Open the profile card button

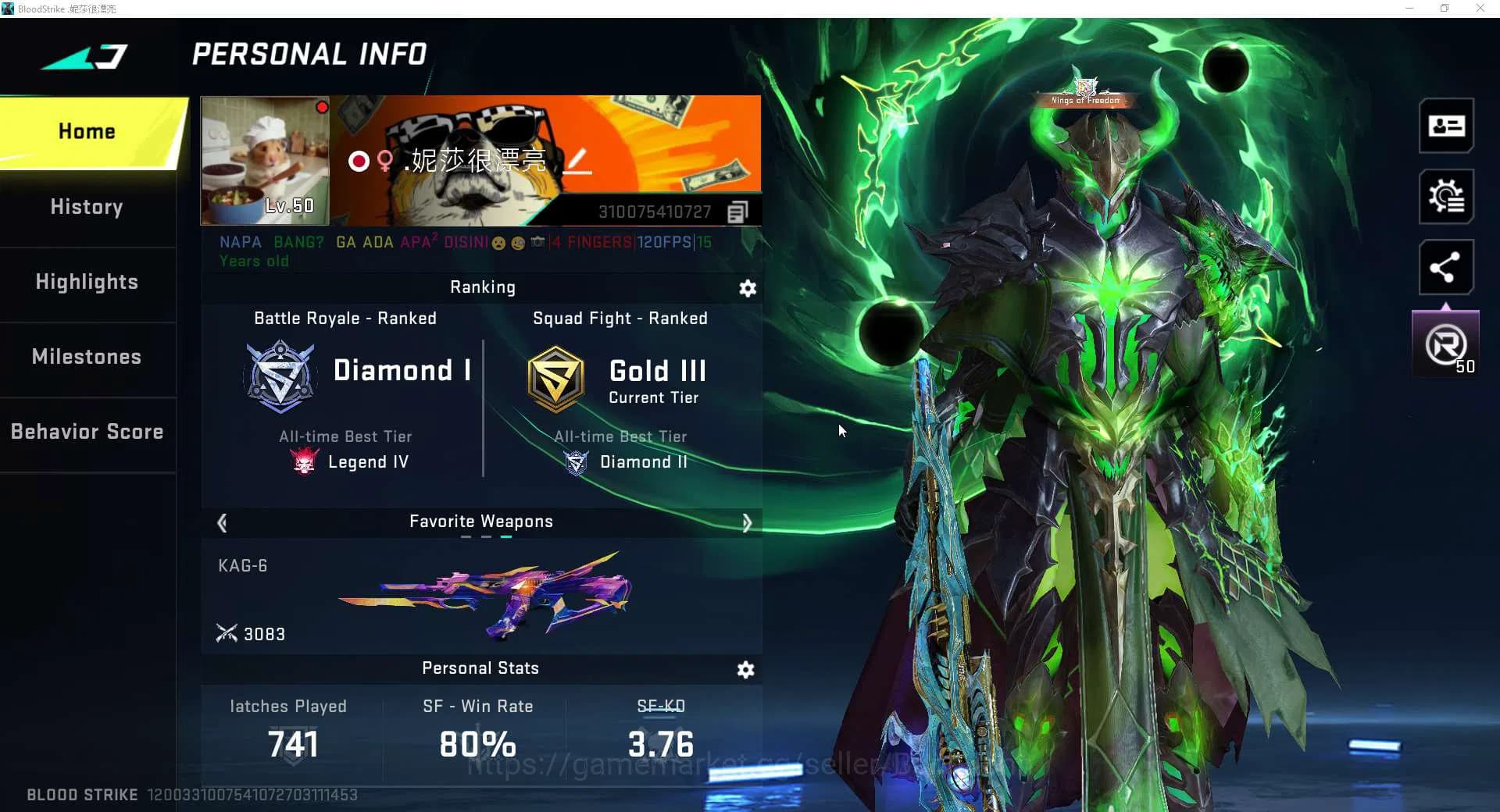(1446, 126)
